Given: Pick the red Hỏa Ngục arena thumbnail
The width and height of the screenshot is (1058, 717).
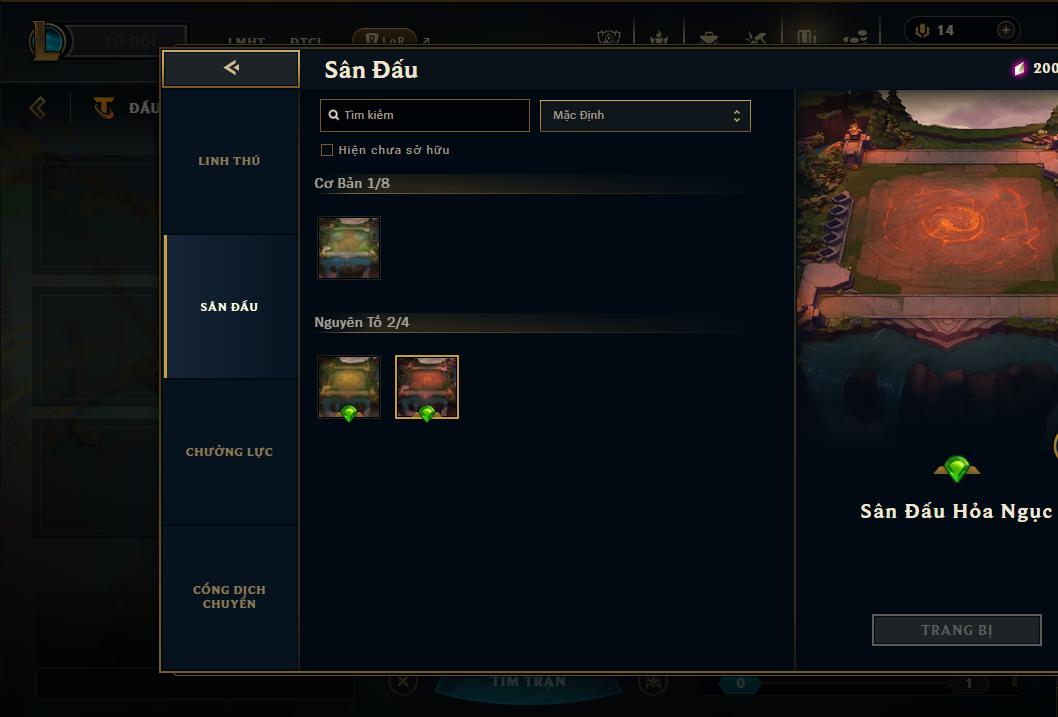Looking at the screenshot, I should coord(427,387).
